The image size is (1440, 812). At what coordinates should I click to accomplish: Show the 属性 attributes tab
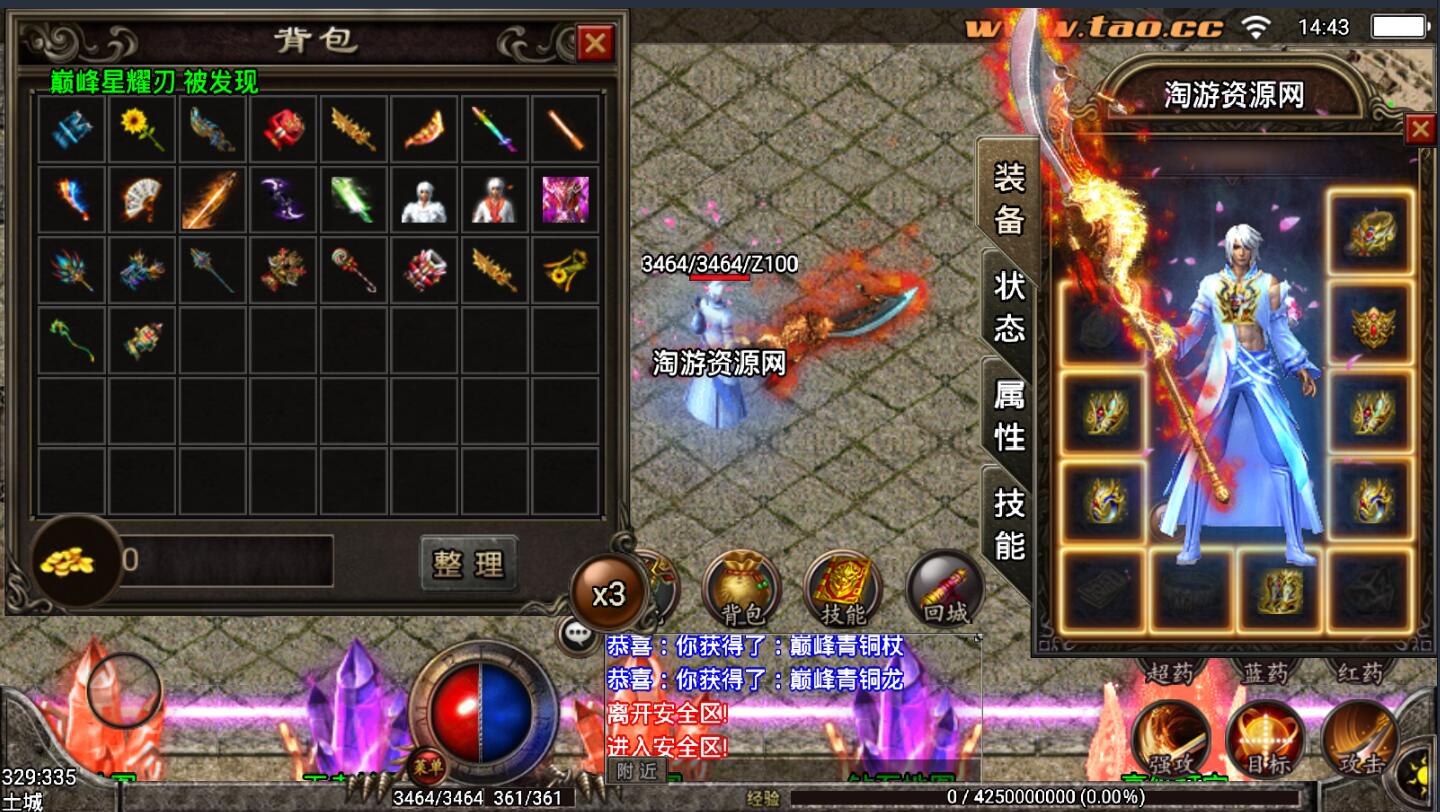1009,414
